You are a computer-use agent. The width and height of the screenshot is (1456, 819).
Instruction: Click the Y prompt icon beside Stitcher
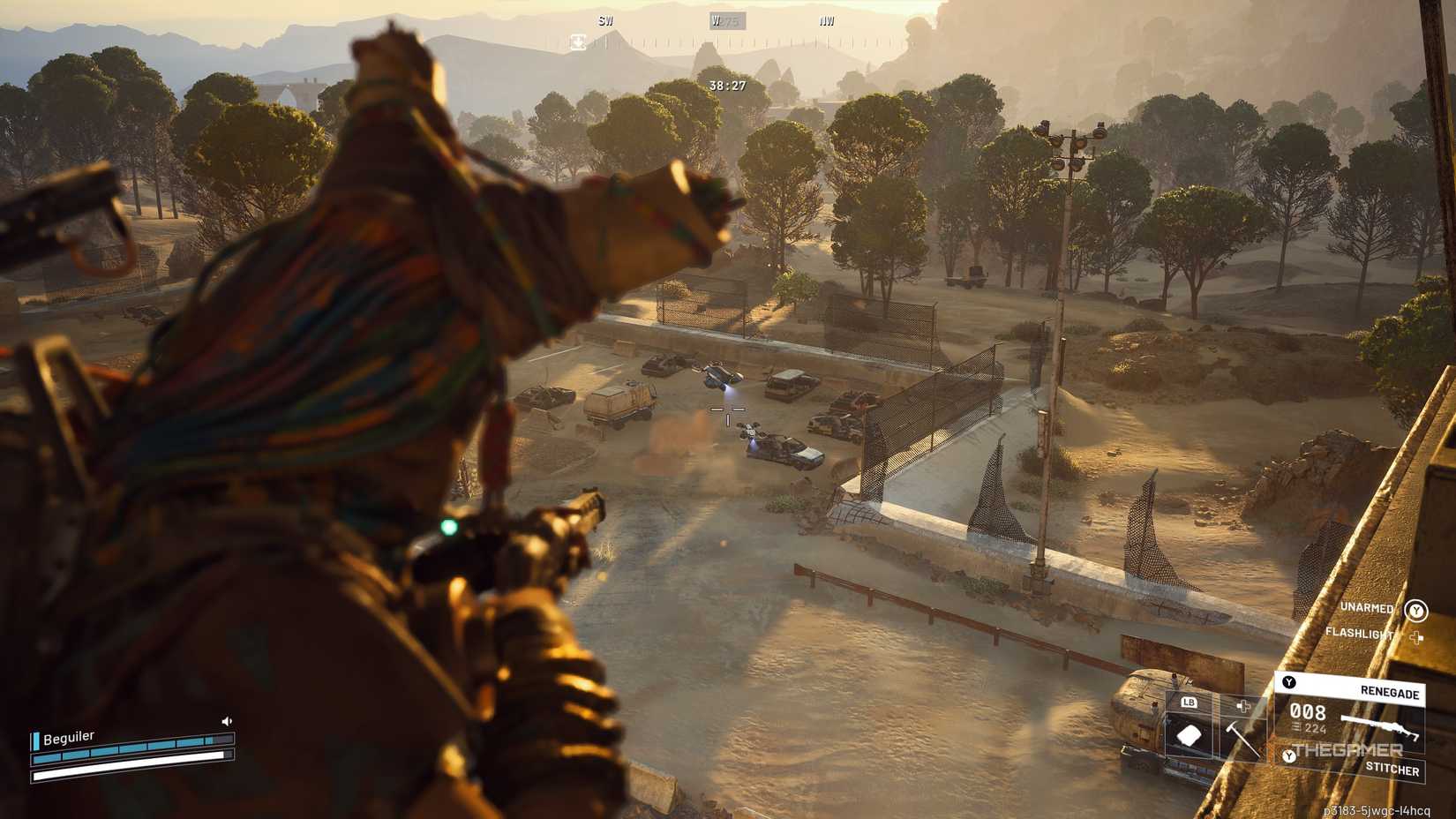[1289, 755]
